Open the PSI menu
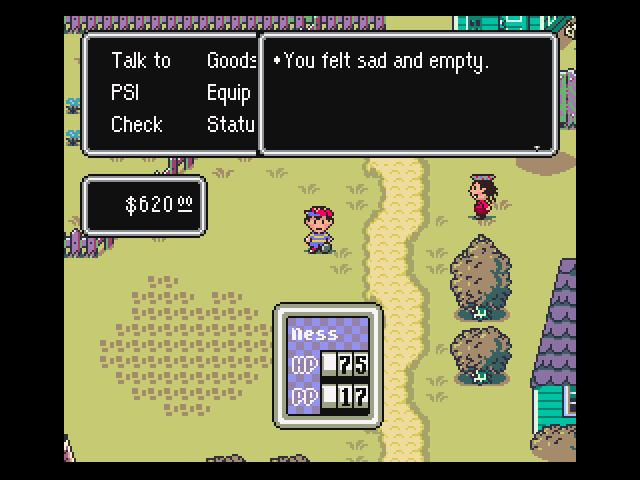 point(125,93)
